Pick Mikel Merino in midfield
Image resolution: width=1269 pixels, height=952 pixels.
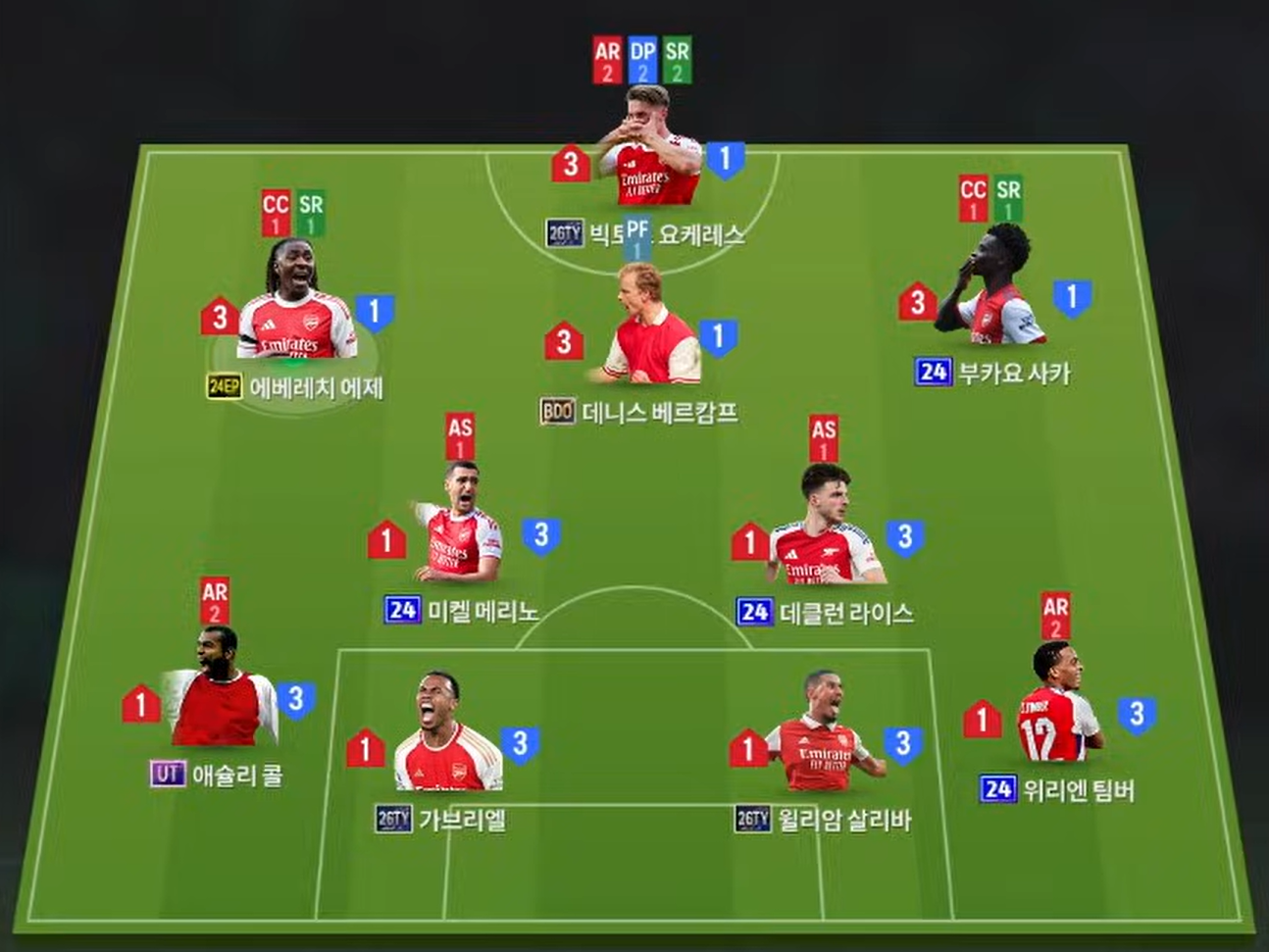460,537
